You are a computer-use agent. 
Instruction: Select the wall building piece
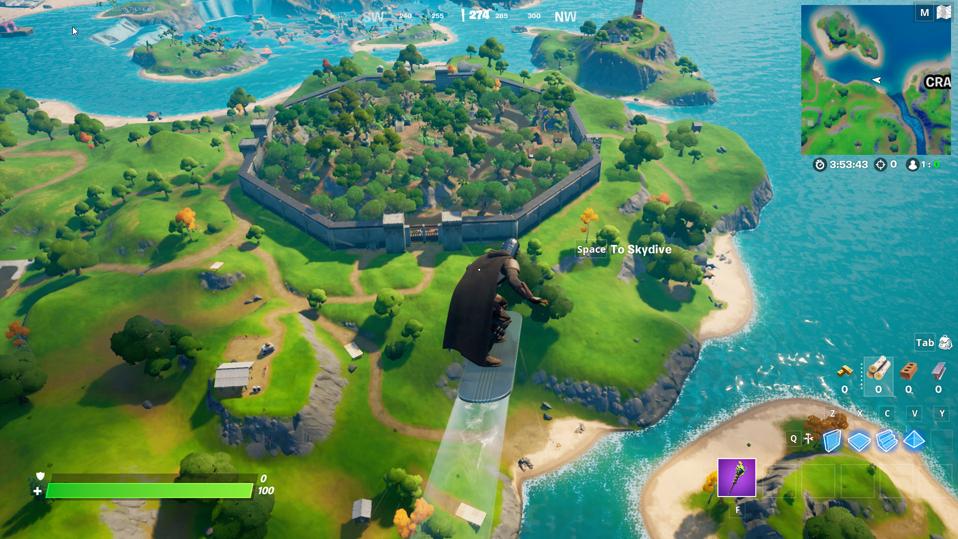click(x=832, y=440)
